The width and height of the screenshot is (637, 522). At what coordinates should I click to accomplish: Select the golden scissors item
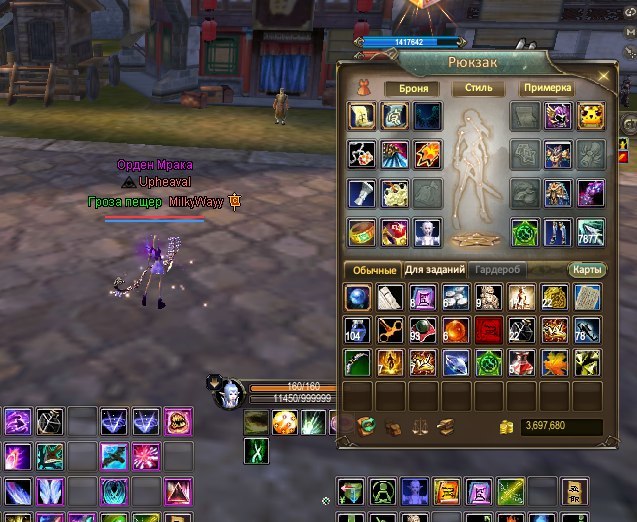coord(392,329)
